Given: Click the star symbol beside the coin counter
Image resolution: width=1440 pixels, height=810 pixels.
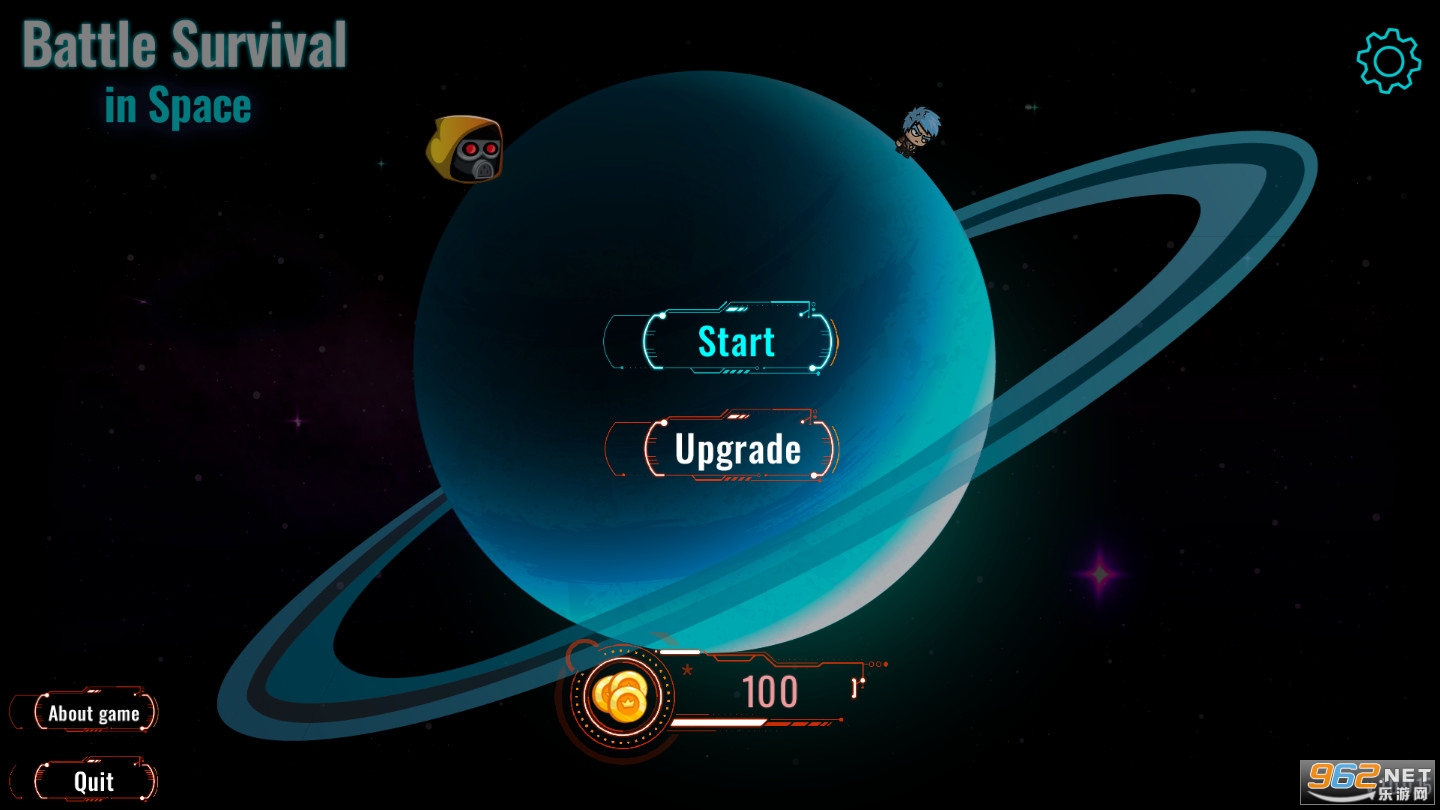Looking at the screenshot, I should tap(686, 672).
